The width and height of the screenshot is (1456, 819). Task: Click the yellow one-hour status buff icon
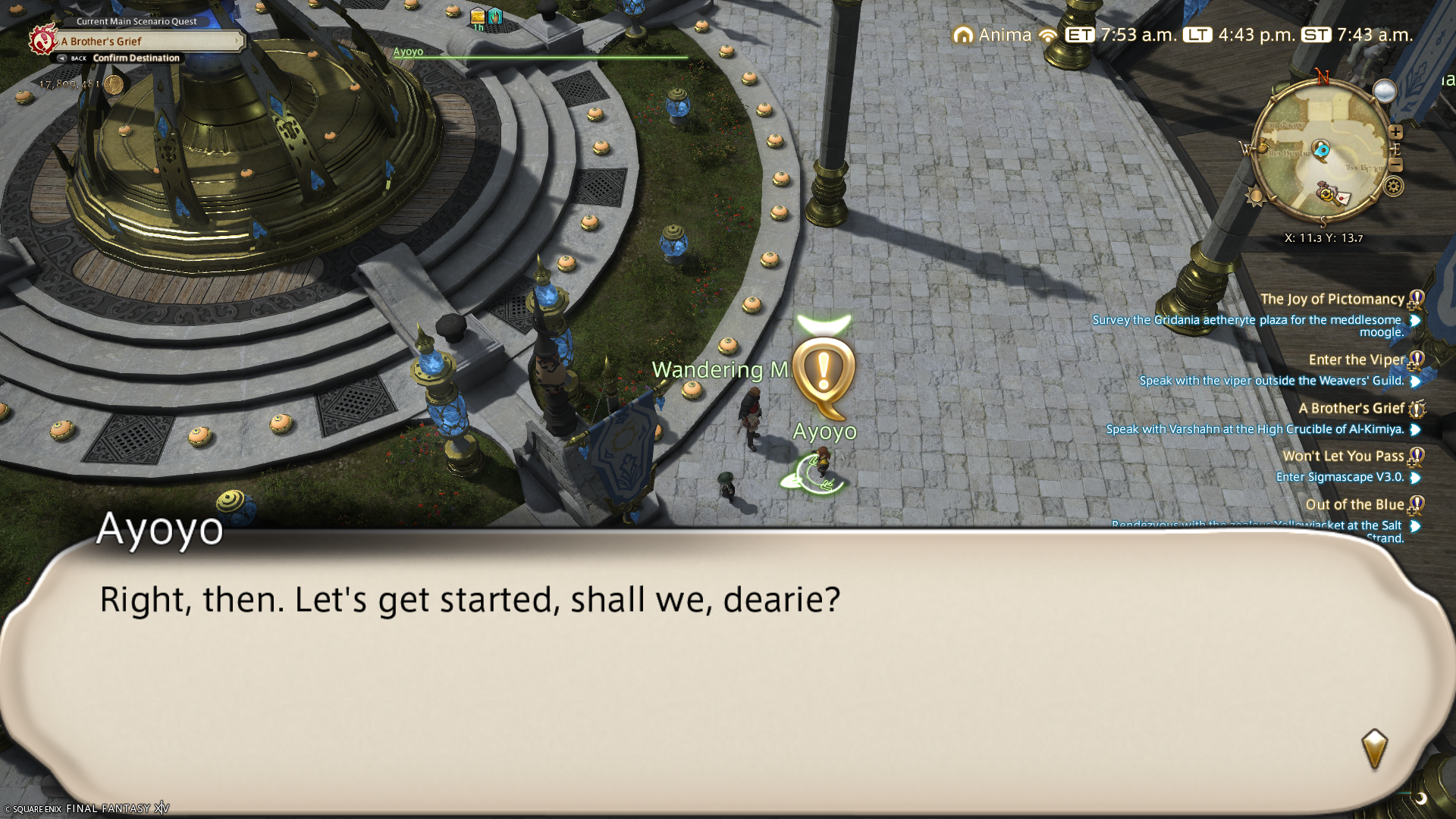(x=478, y=16)
